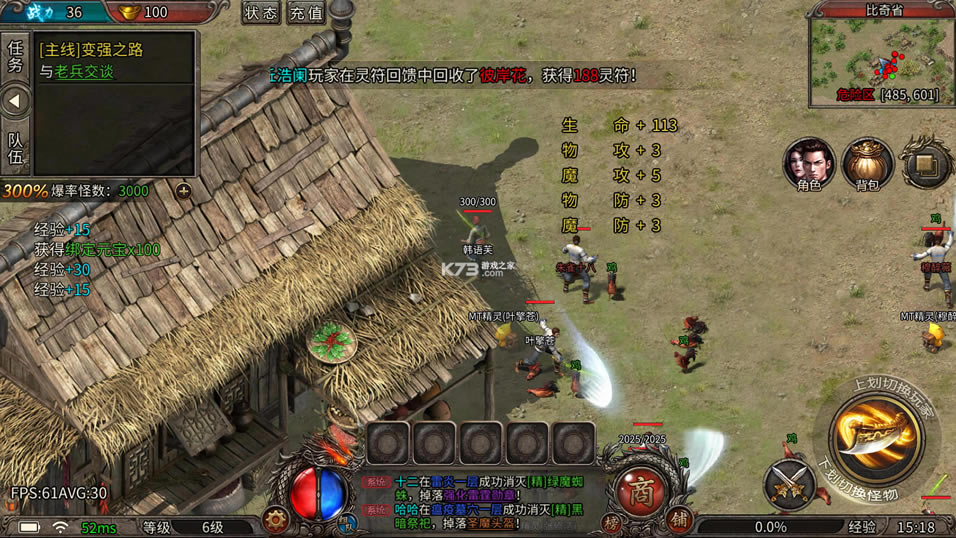Collapse the quest panel with the left arrow

pyautogui.click(x=15, y=101)
